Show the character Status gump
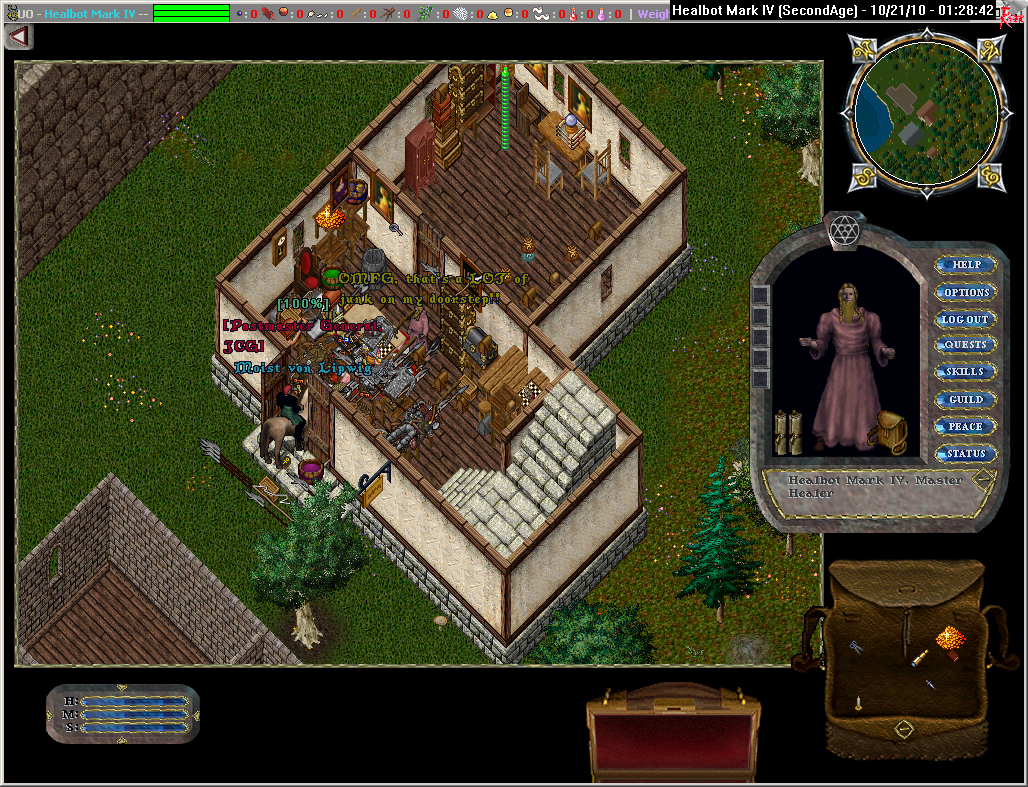 coord(966,453)
